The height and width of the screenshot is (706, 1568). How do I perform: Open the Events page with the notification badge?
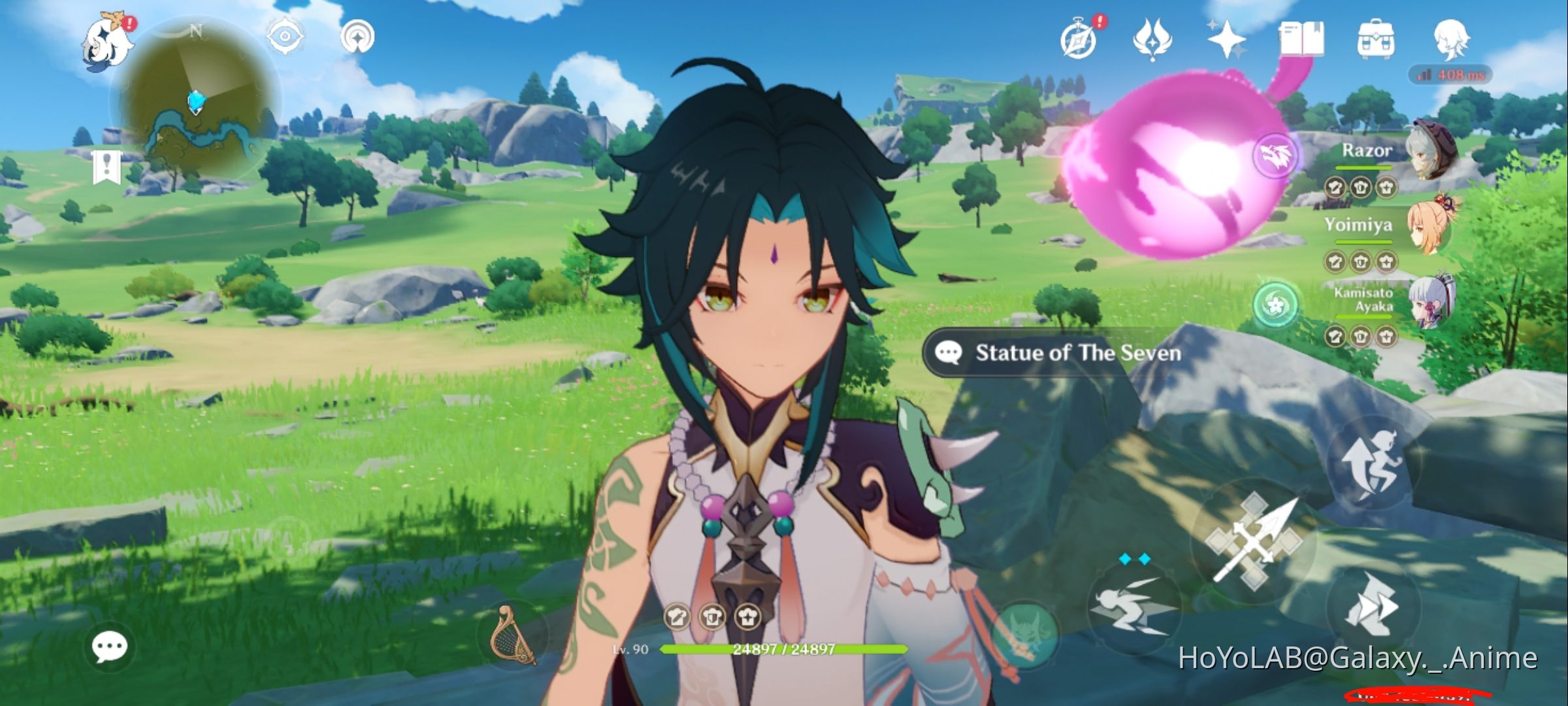(1079, 41)
